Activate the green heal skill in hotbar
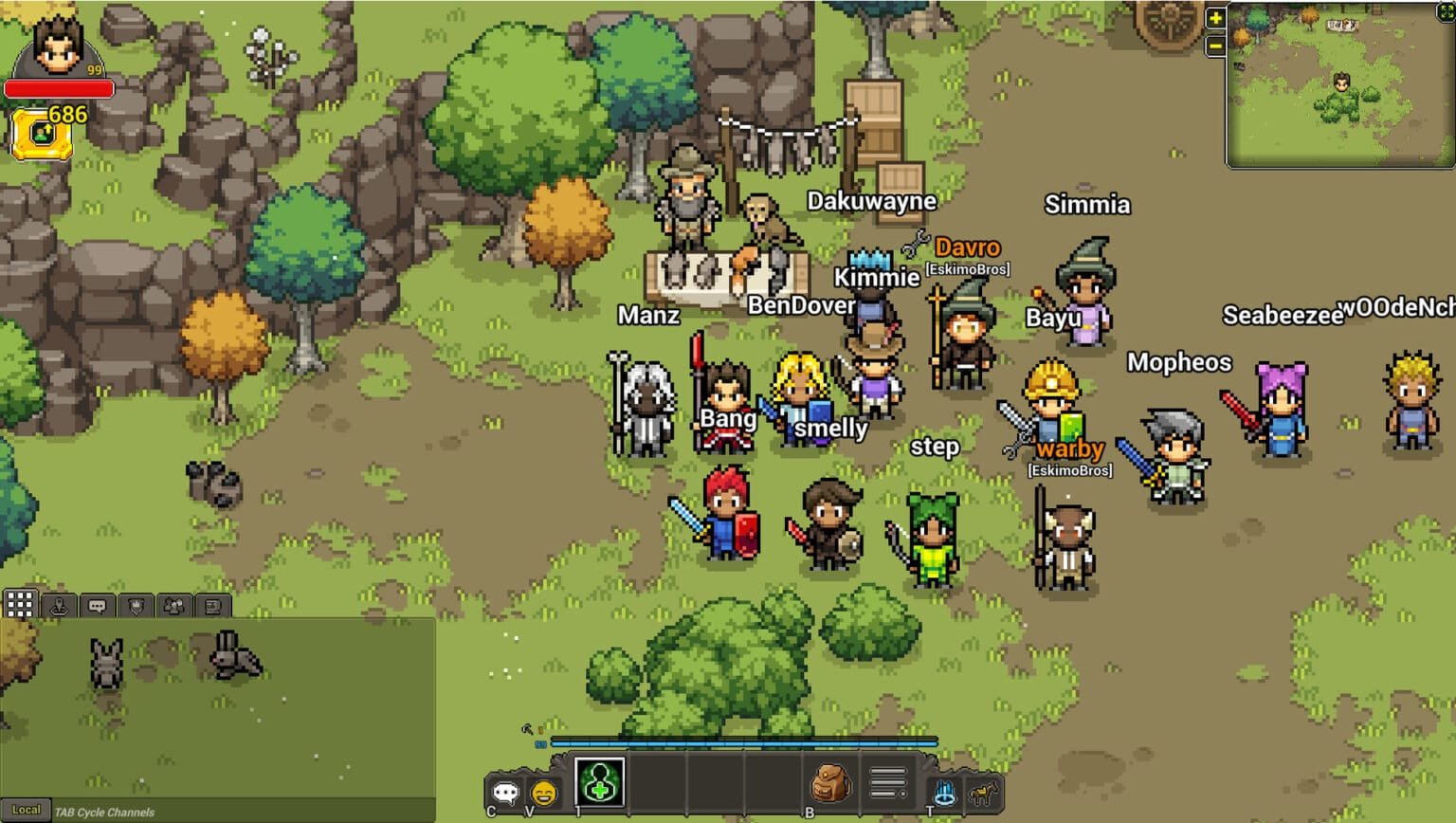This screenshot has height=823, width=1456. (x=600, y=780)
